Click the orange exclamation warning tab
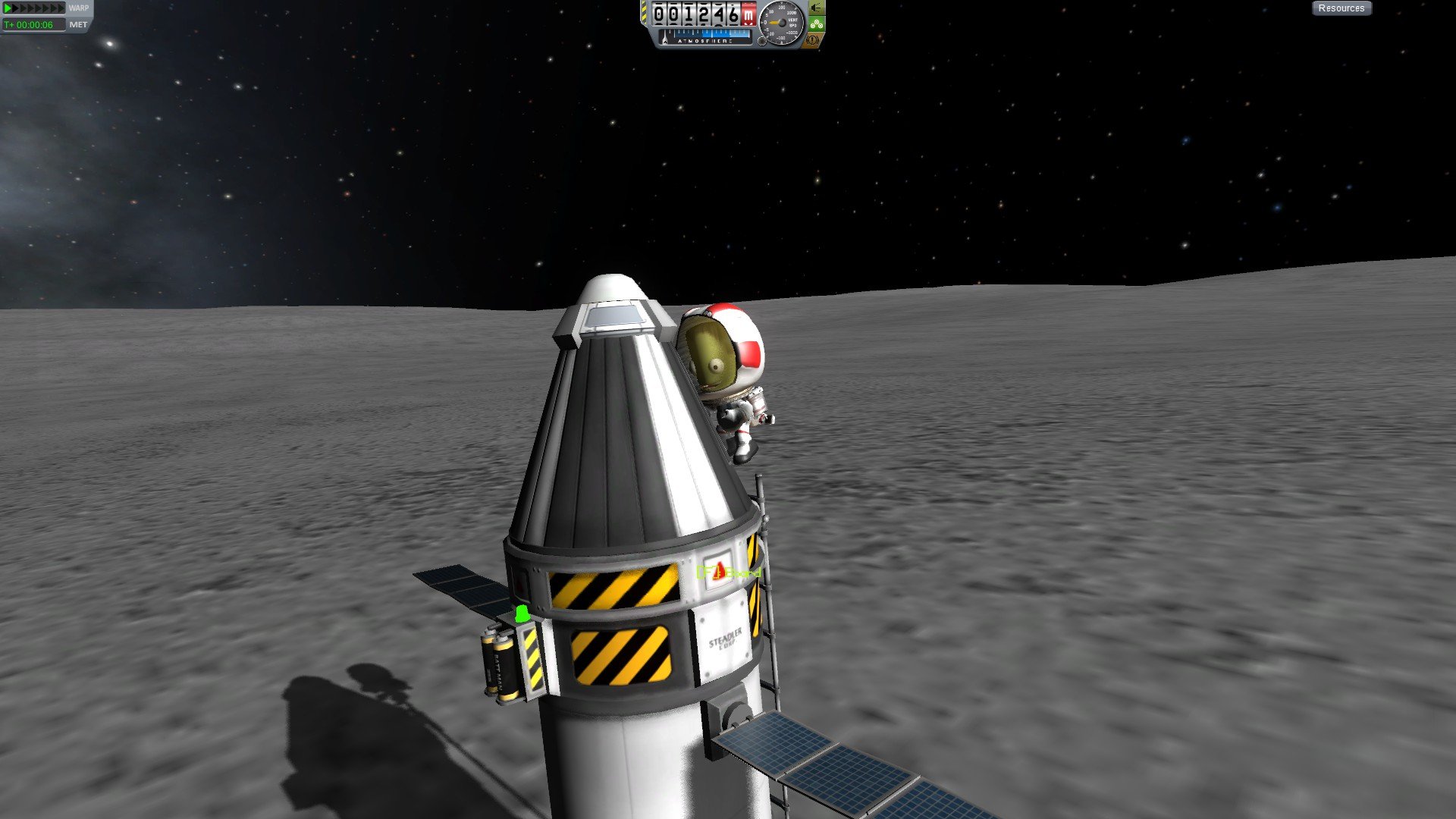The width and height of the screenshot is (1456, 819). click(x=813, y=40)
